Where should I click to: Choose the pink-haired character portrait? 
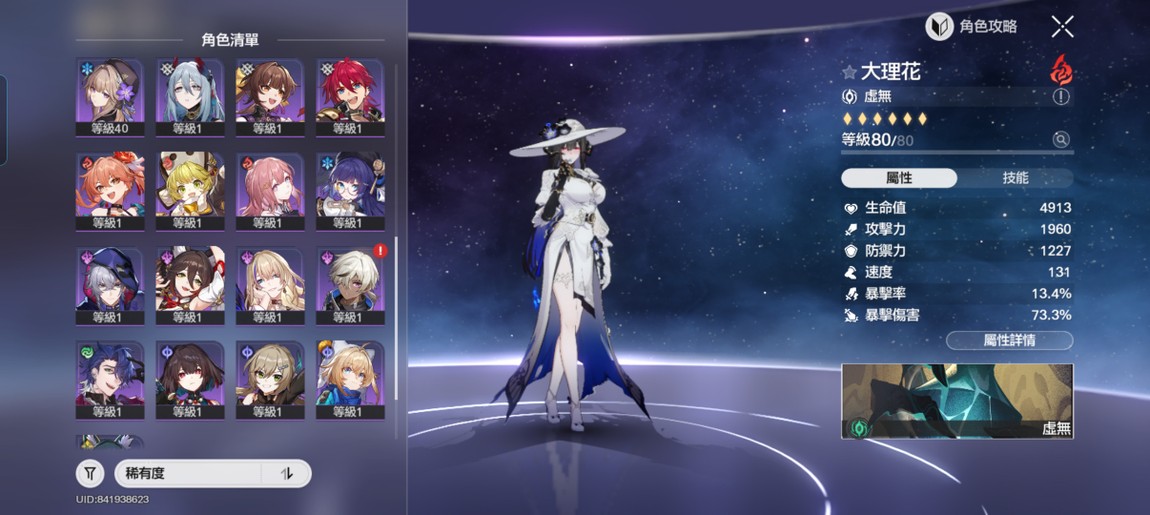click(x=270, y=190)
